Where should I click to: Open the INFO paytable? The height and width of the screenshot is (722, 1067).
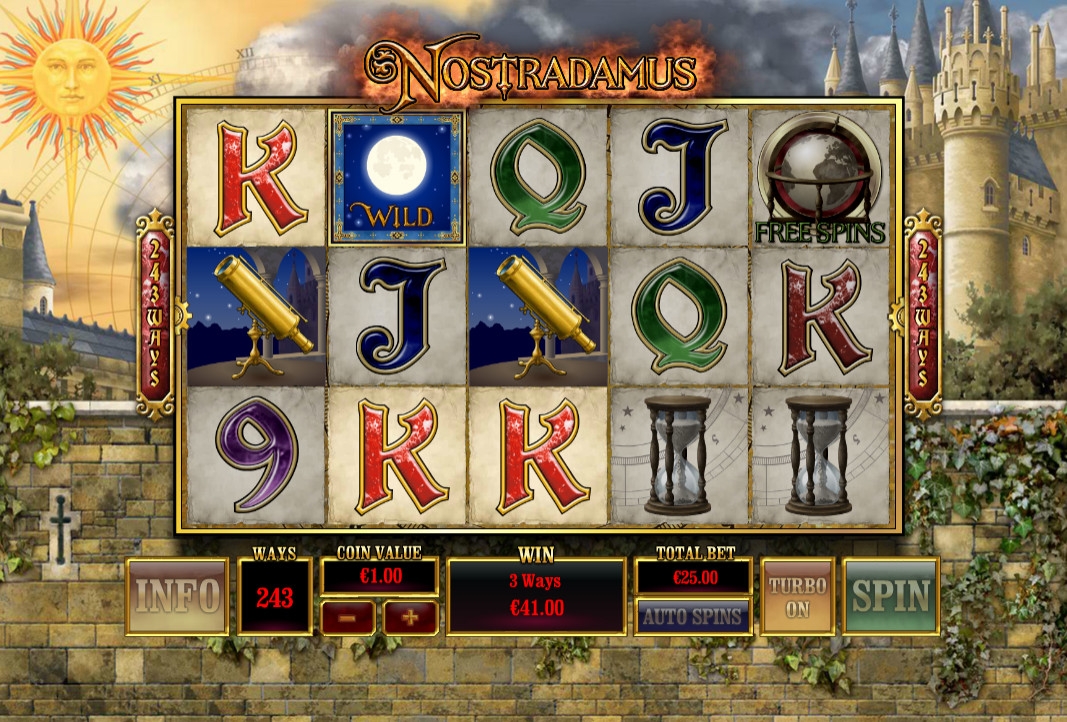coord(178,597)
